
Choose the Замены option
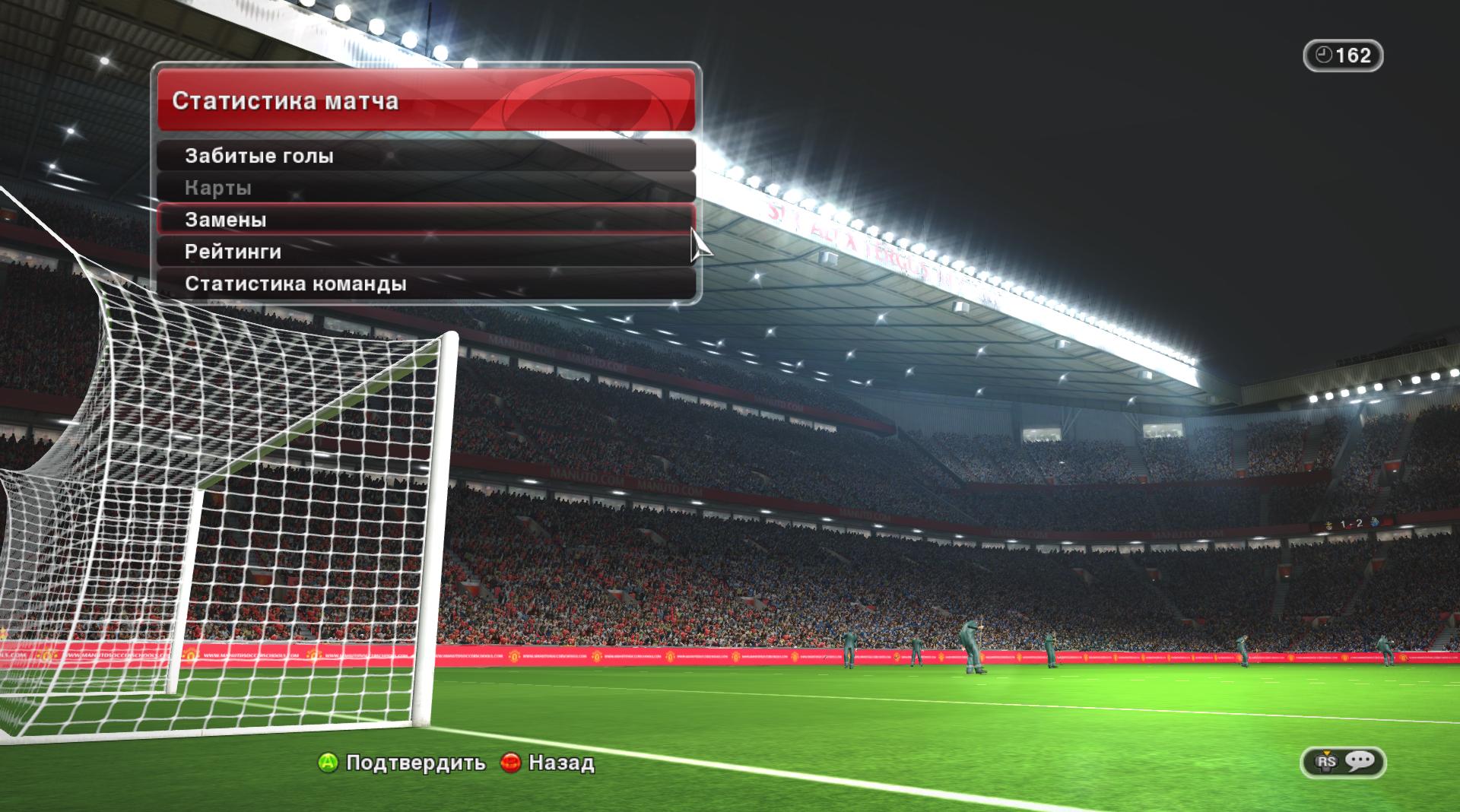(426, 220)
